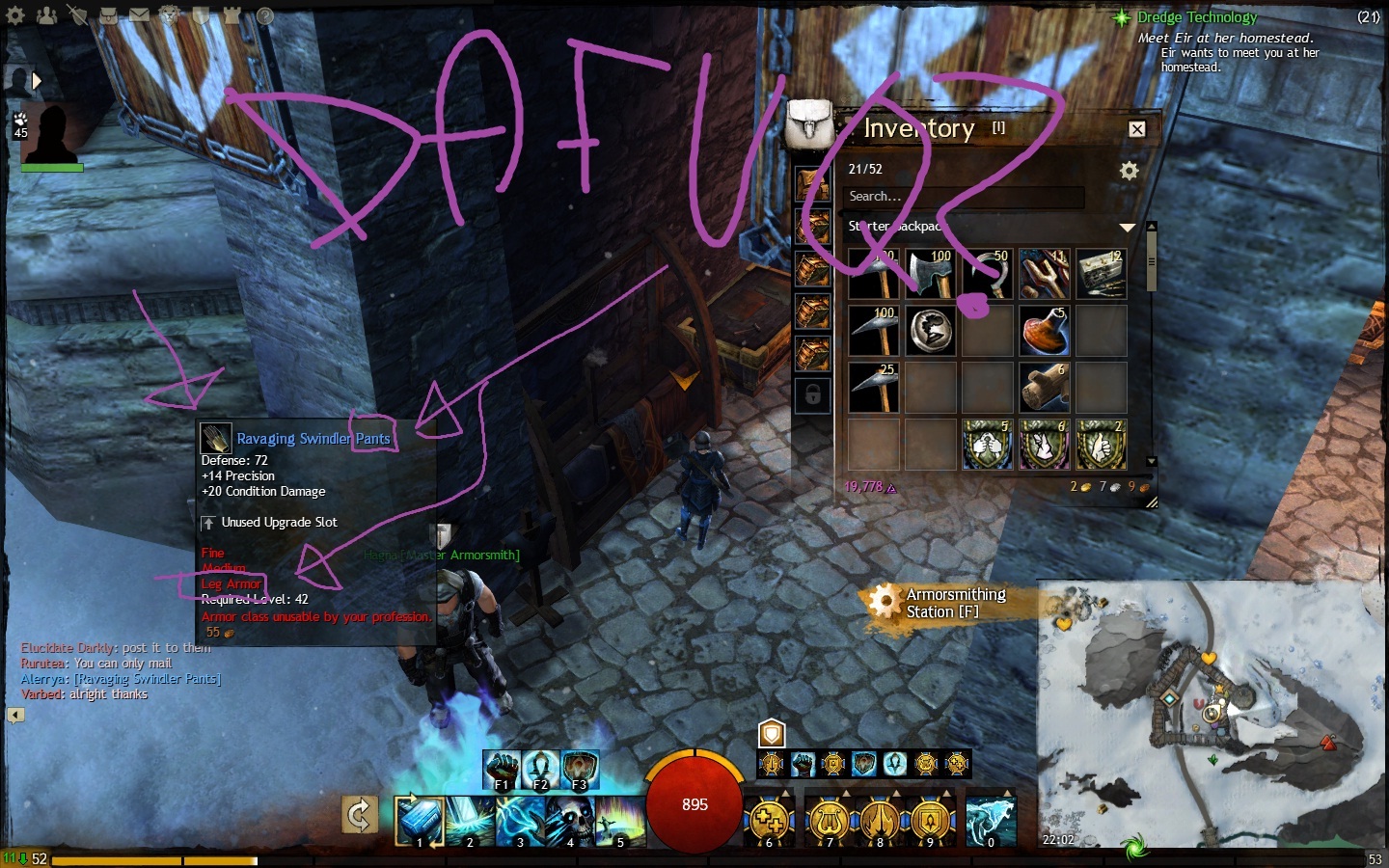Select the thumbs-up banner item
The image size is (1389, 868).
(x=1101, y=444)
